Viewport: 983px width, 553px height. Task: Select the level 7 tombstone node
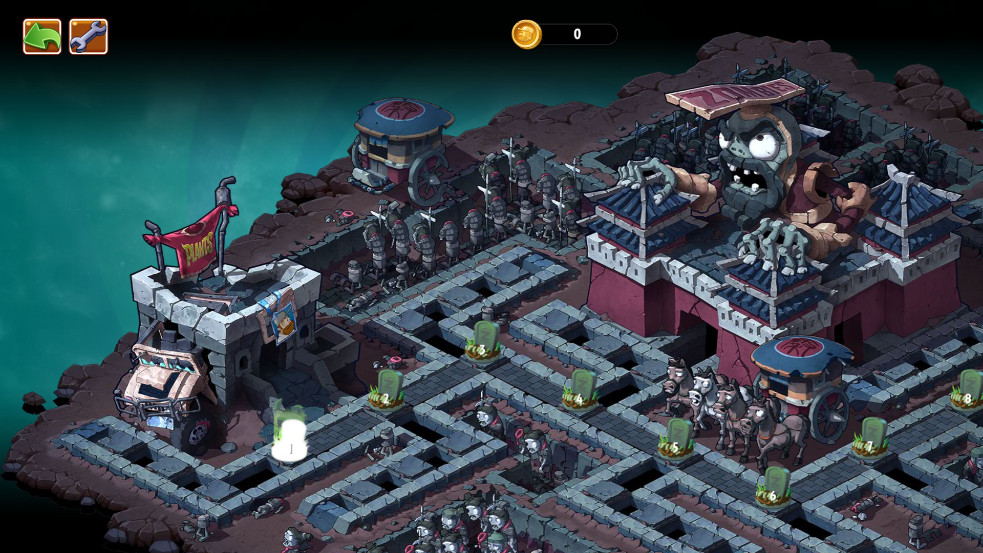pyautogui.click(x=871, y=436)
